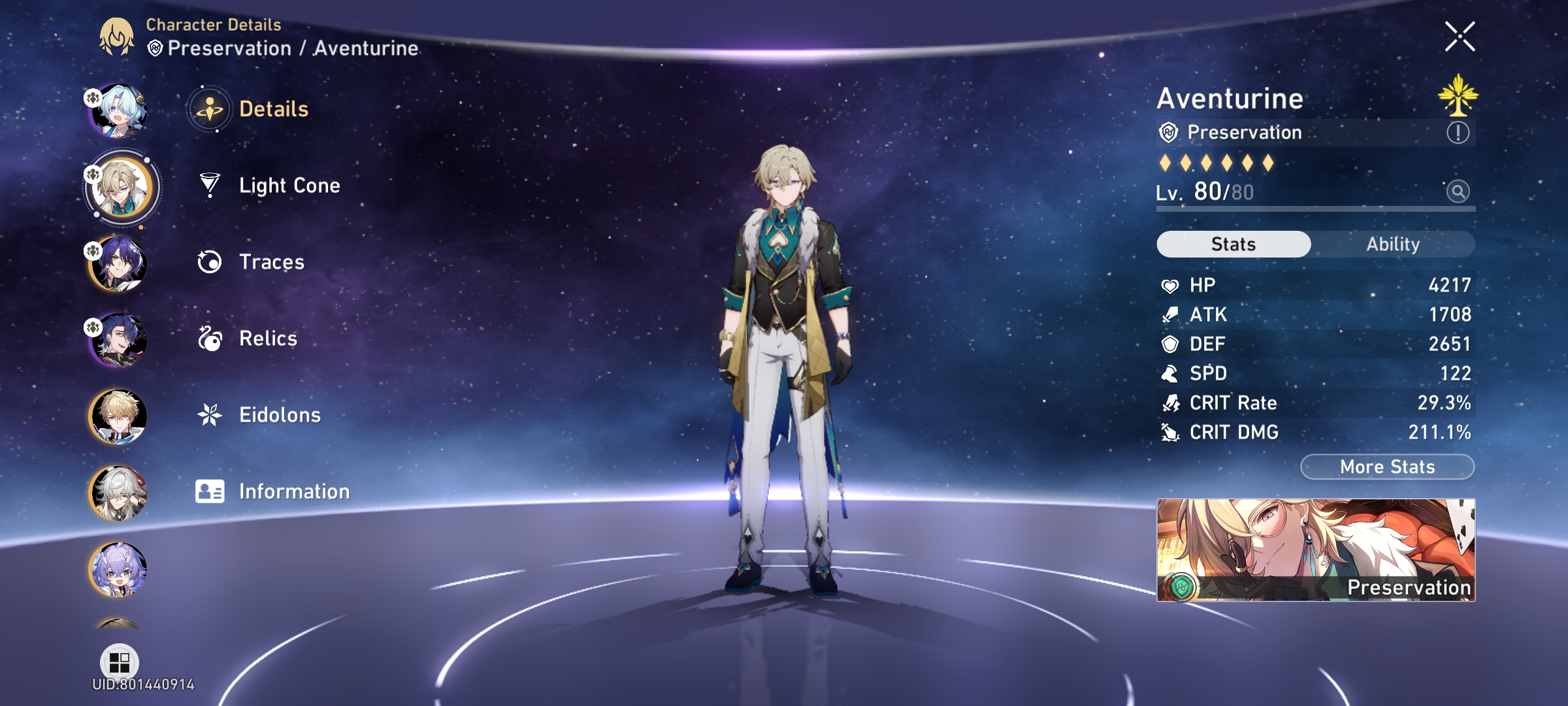Click the Light Cone funnel icon

click(208, 185)
